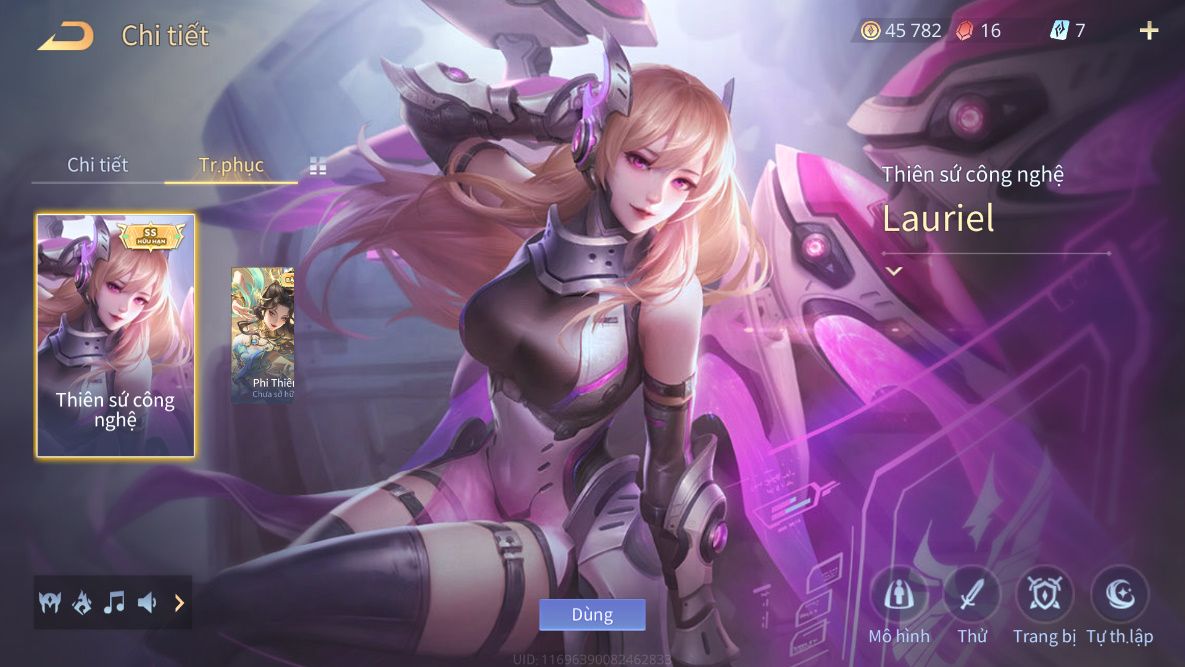Viewport: 1185px width, 667px height.
Task: Tap the Thử trial button
Action: click(971, 595)
